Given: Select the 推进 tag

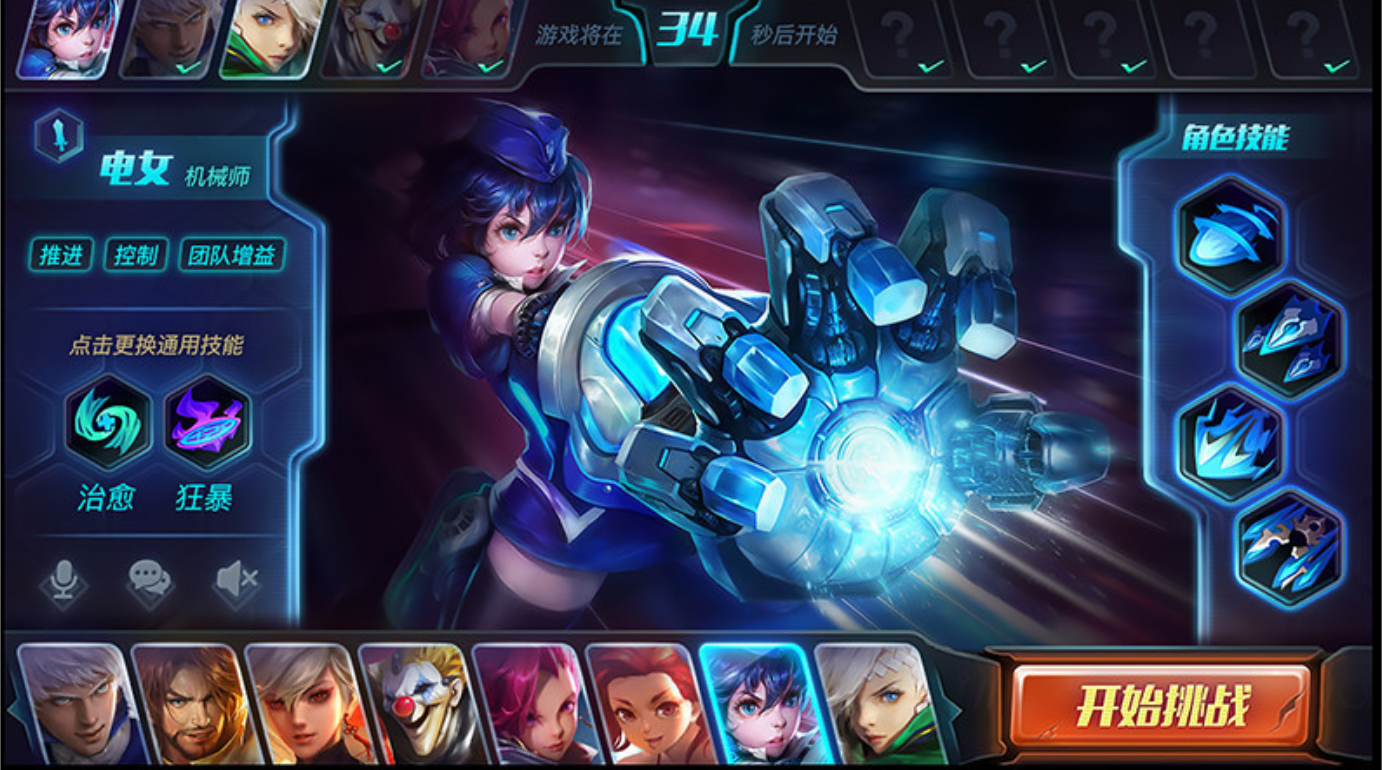Looking at the screenshot, I should click(x=61, y=255).
